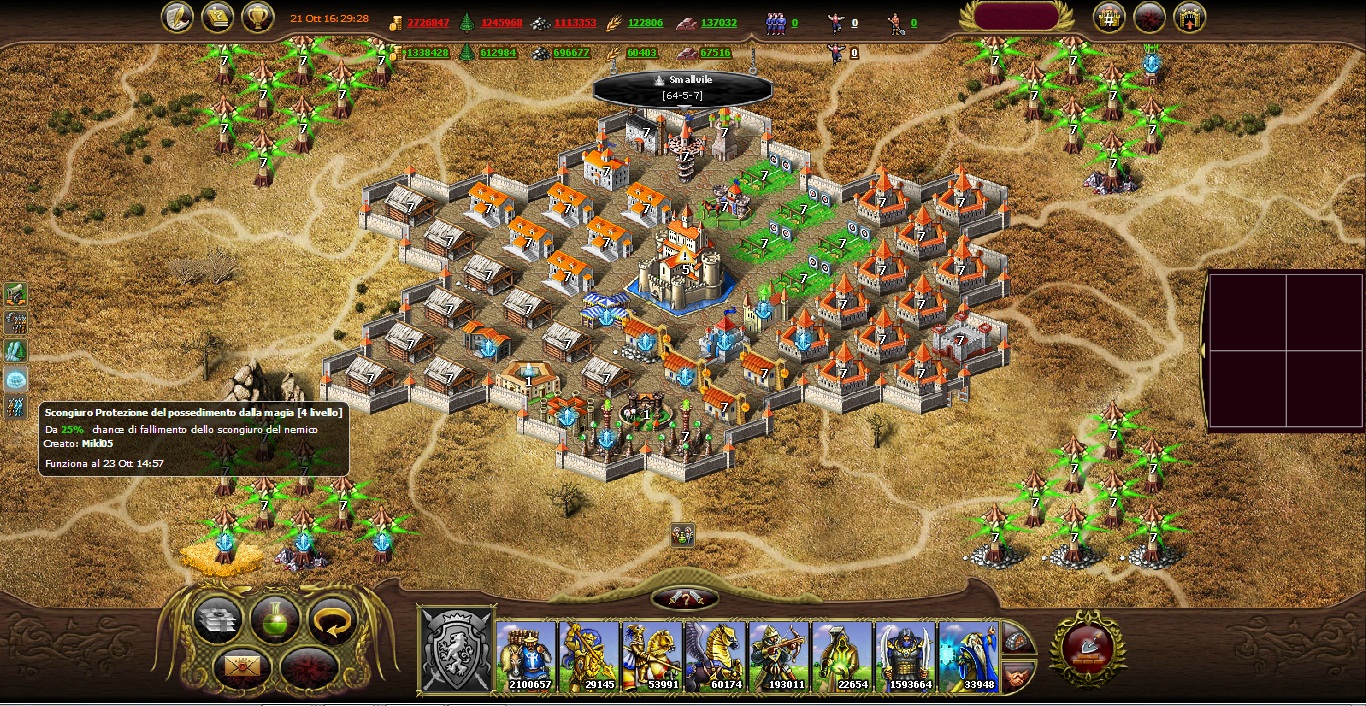Select the ice crystals and tree spell
The width and height of the screenshot is (1366, 706).
point(16,351)
